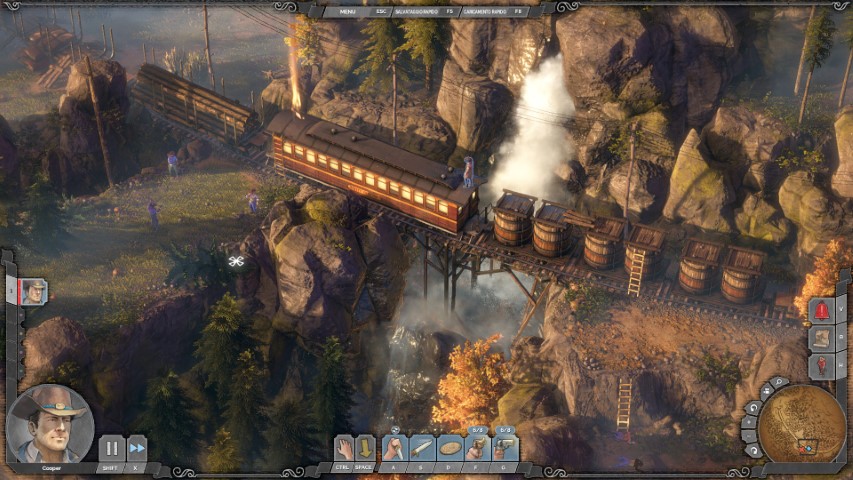Open the parchment mission objectives icon
853x480 pixels.
pos(821,338)
